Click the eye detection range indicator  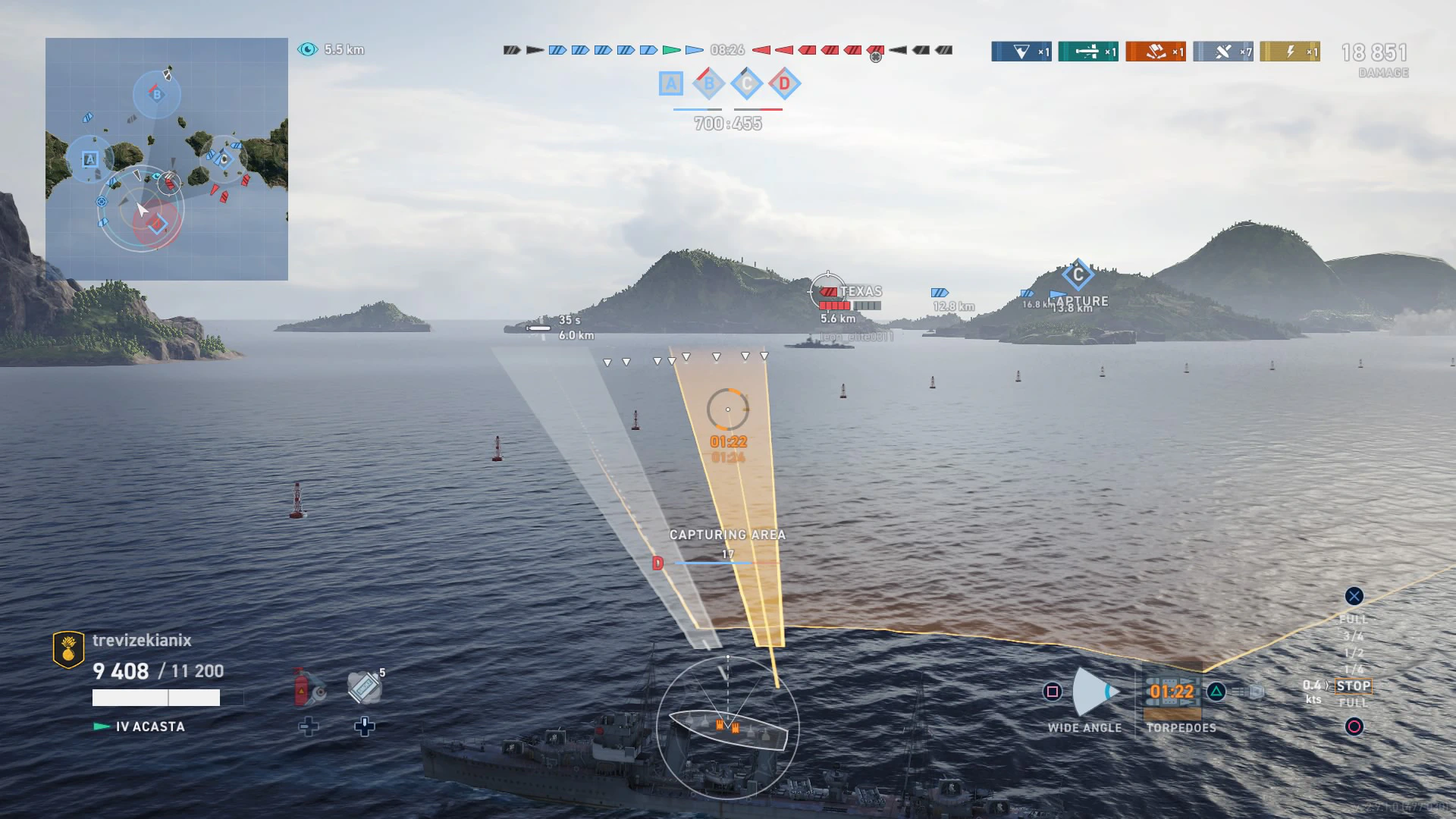click(x=307, y=49)
